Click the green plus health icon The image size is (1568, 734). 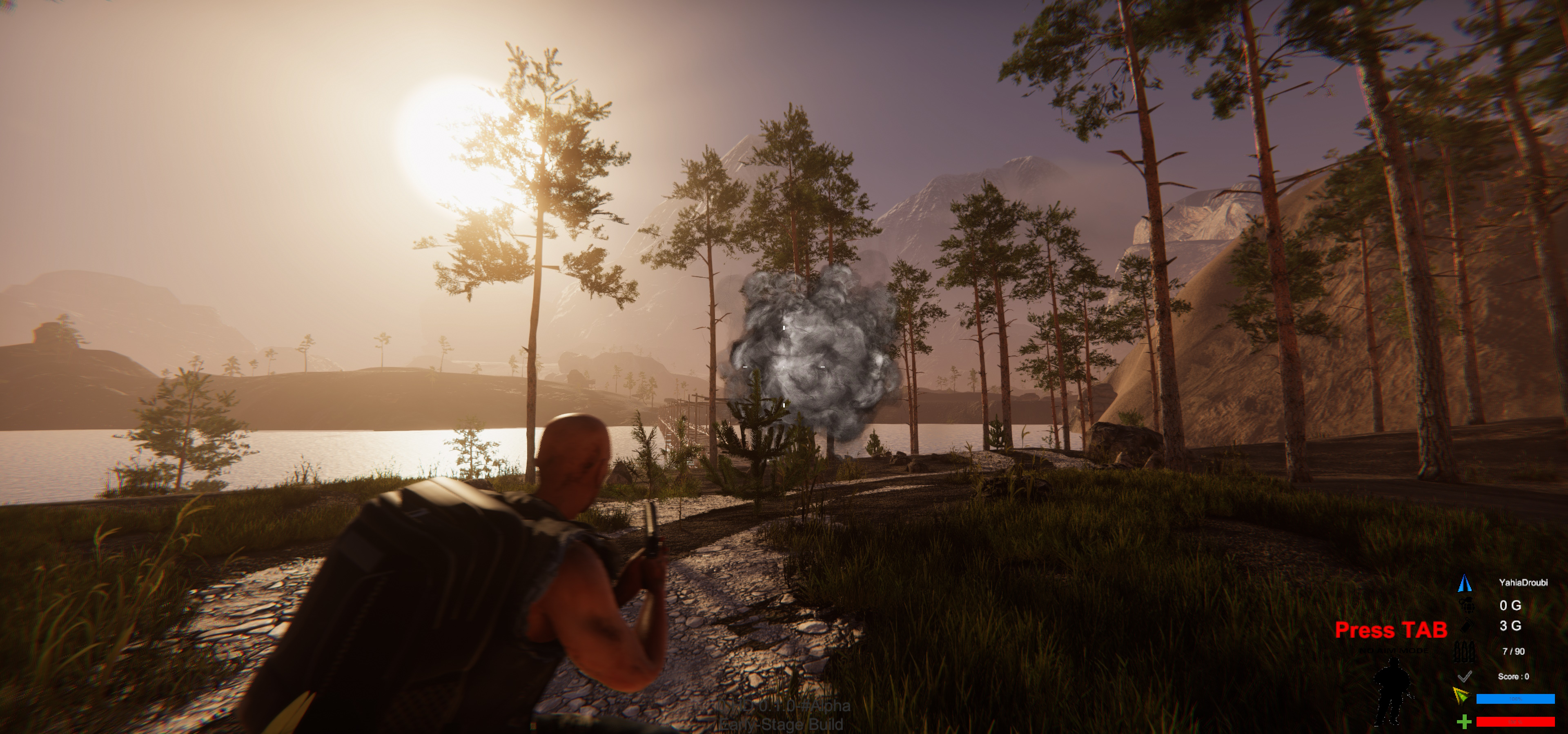1464,722
